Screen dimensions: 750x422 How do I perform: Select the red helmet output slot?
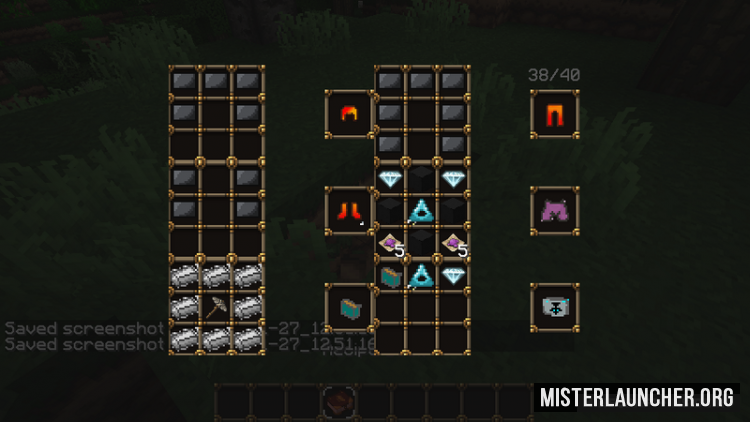pyautogui.click(x=349, y=113)
